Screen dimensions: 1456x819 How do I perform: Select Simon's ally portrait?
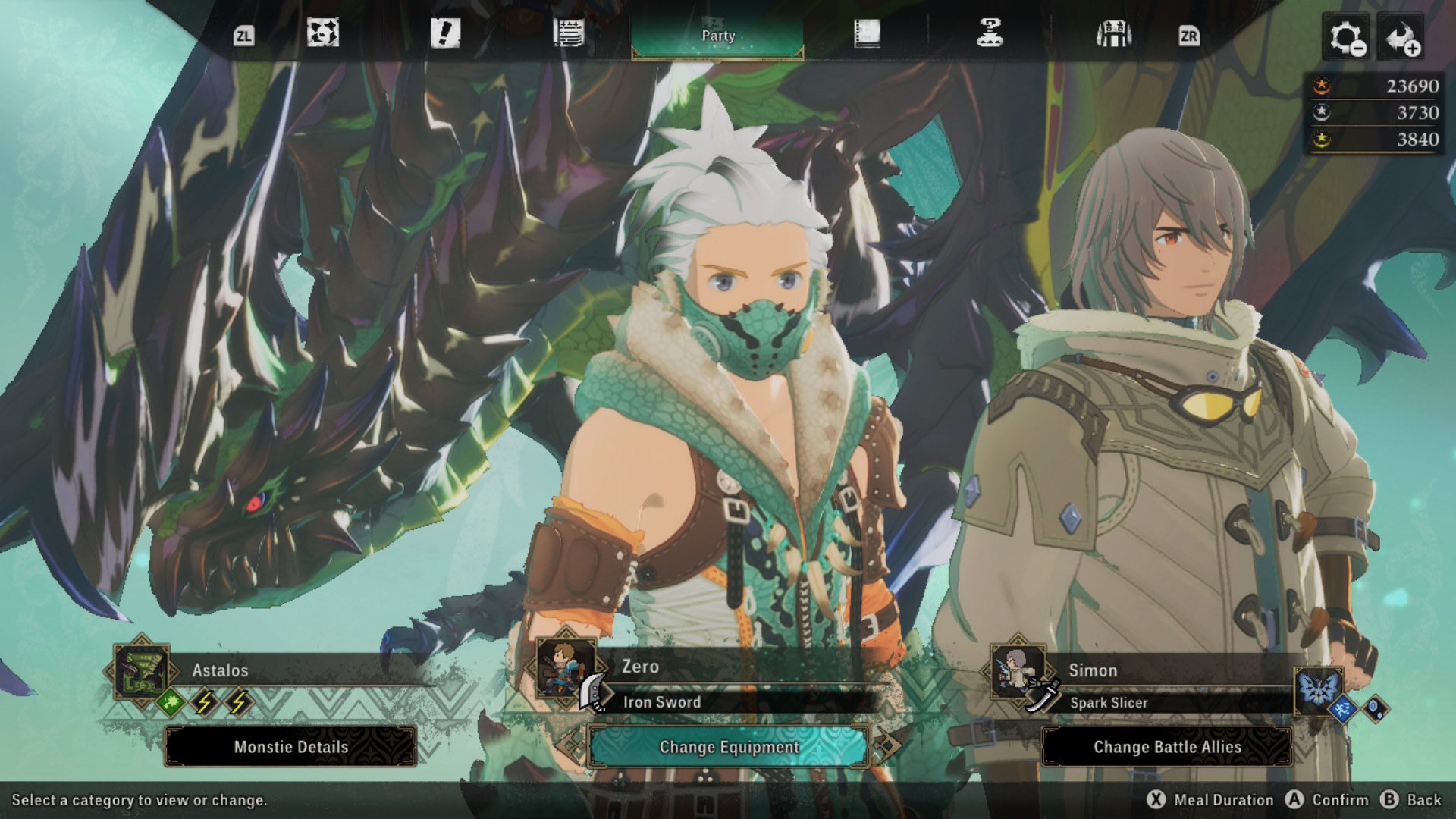[1018, 670]
